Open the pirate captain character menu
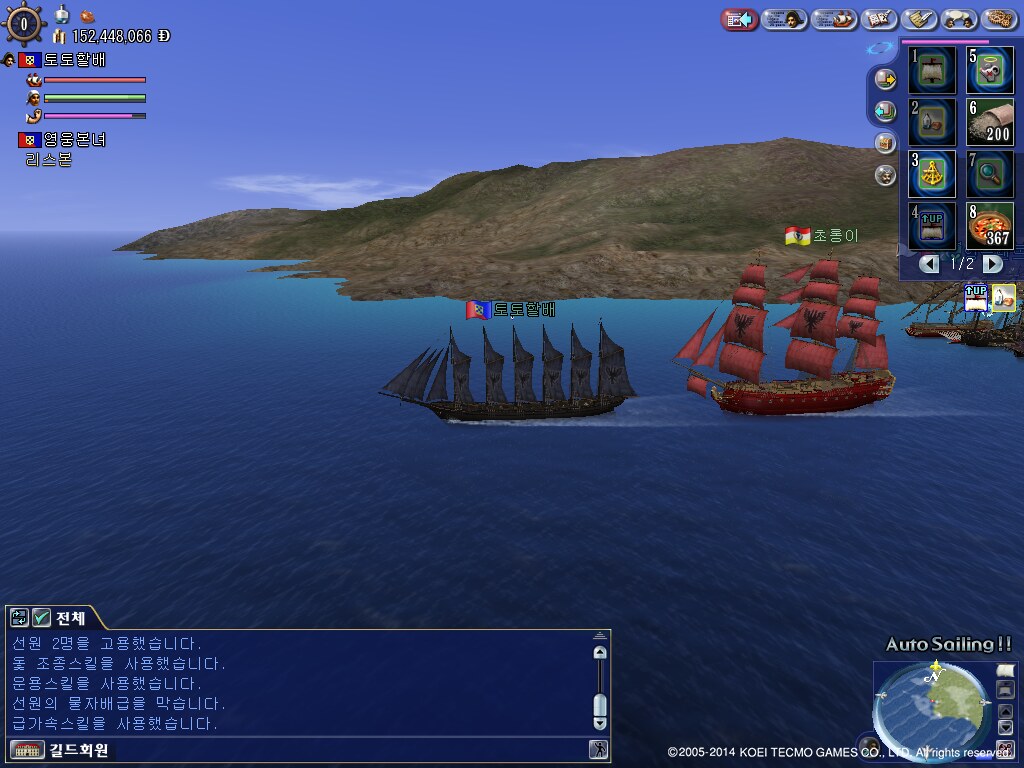Viewport: 1024px width, 768px height. tap(784, 19)
